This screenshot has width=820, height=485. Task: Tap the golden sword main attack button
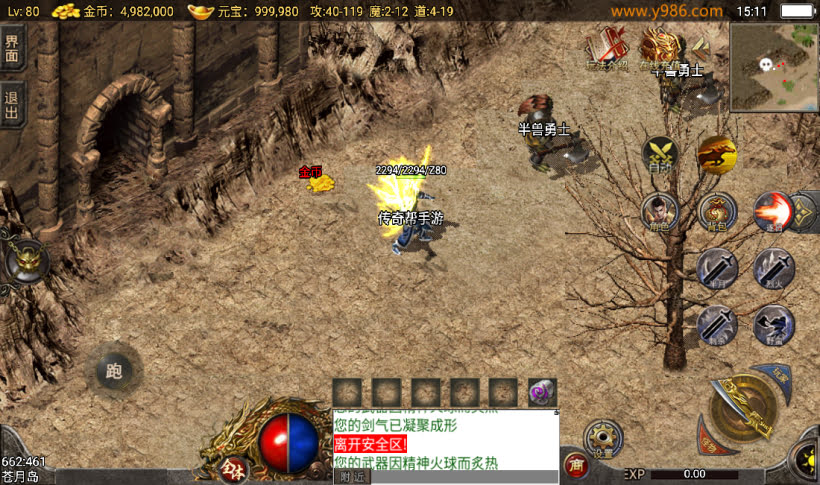tap(744, 410)
